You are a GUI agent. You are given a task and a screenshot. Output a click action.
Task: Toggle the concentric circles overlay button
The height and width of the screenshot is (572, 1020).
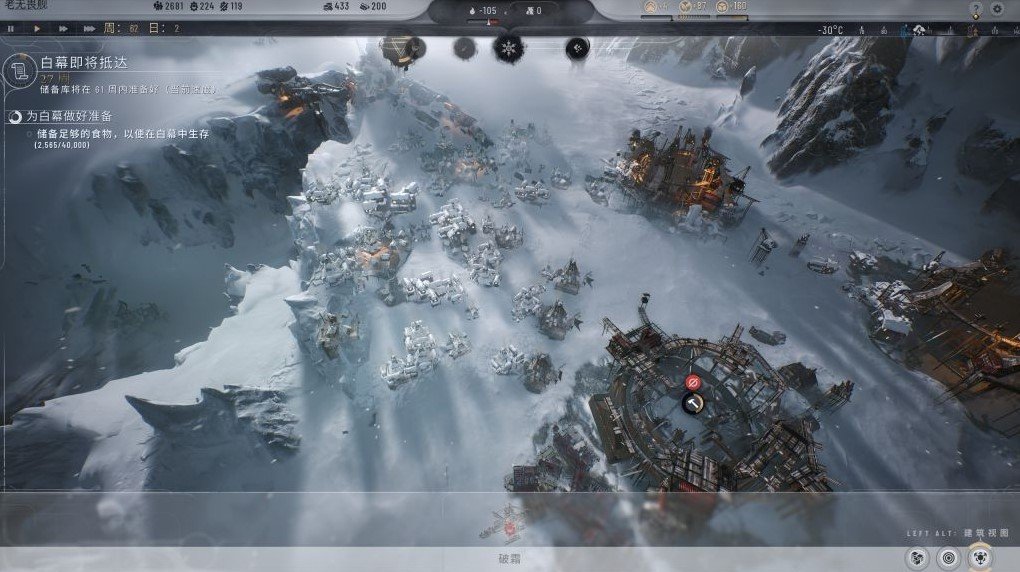[947, 558]
